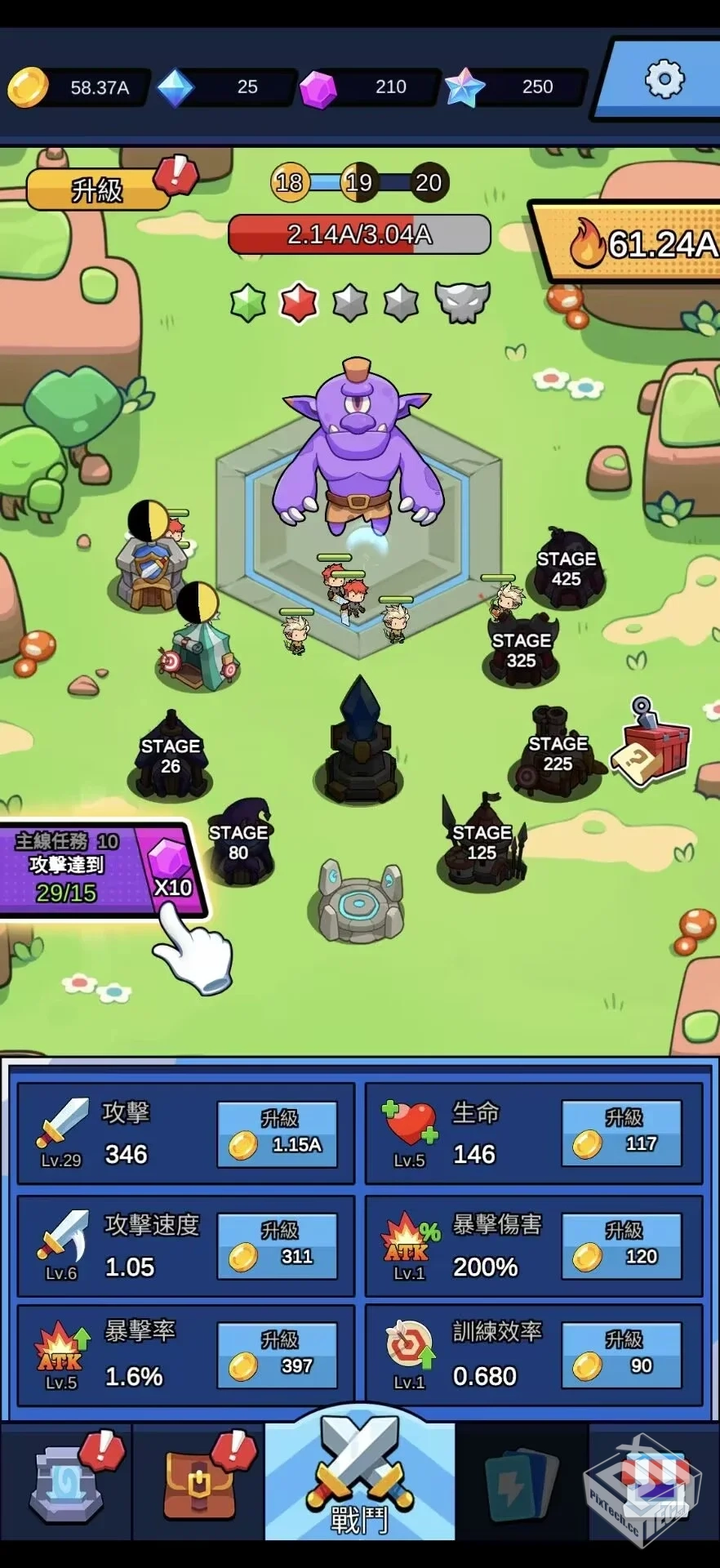The image size is (720, 1568).
Task: Open the settings gear menu
Action: point(664,80)
